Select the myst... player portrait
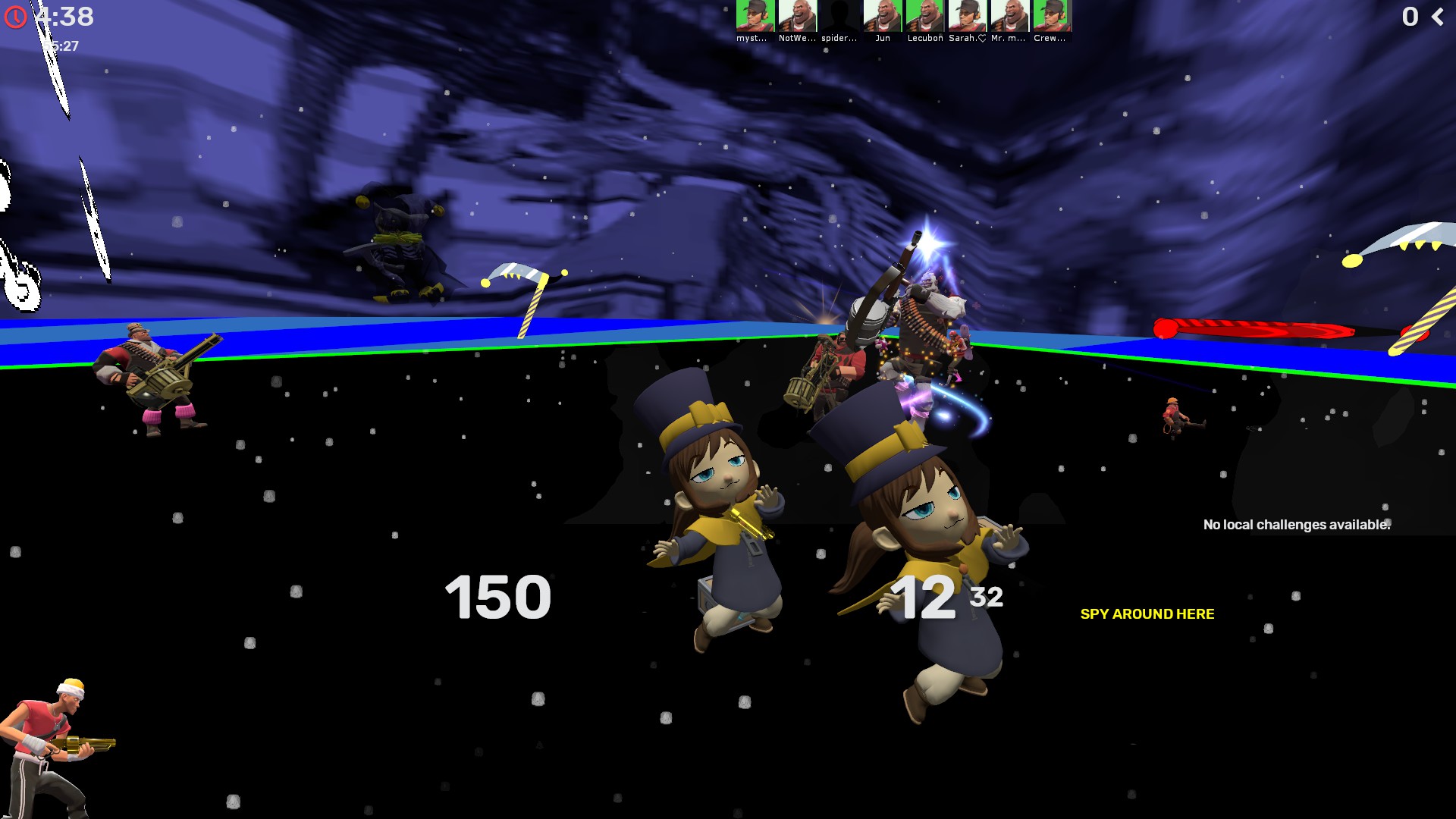The height and width of the screenshot is (819, 1456). [x=755, y=16]
